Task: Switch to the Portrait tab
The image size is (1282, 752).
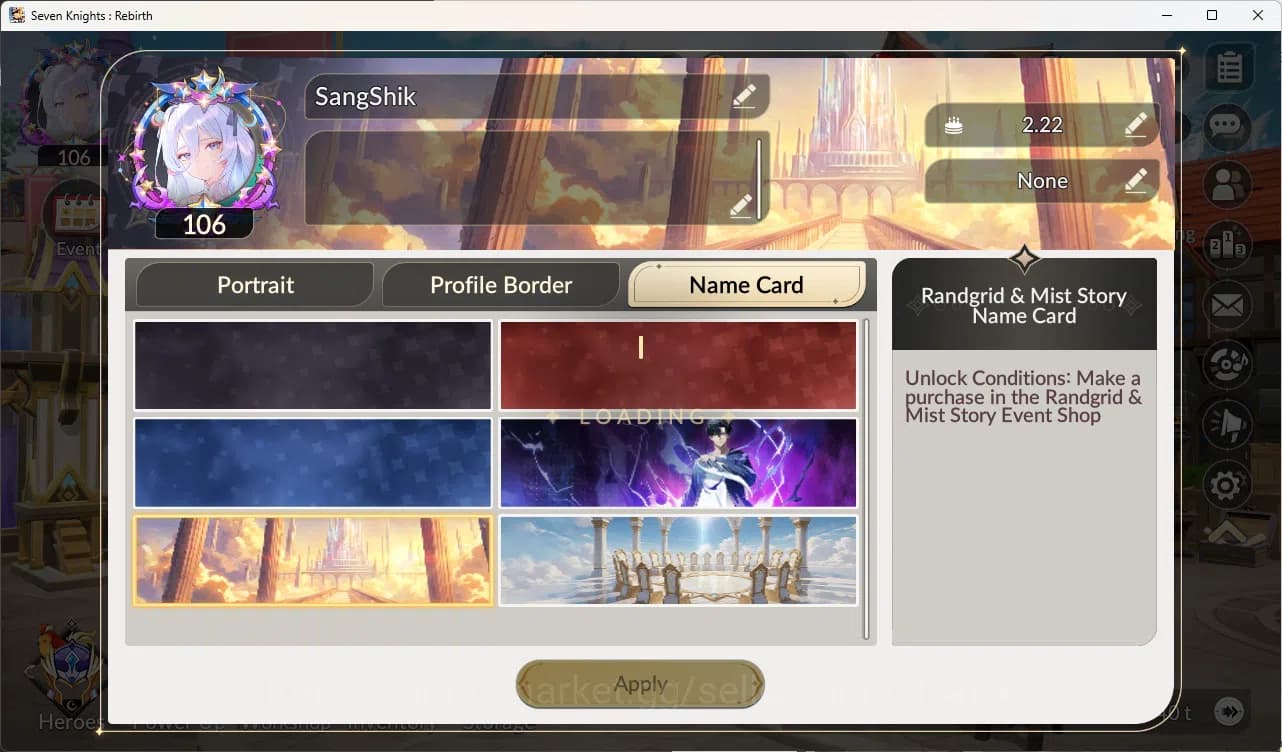Action: click(x=254, y=284)
